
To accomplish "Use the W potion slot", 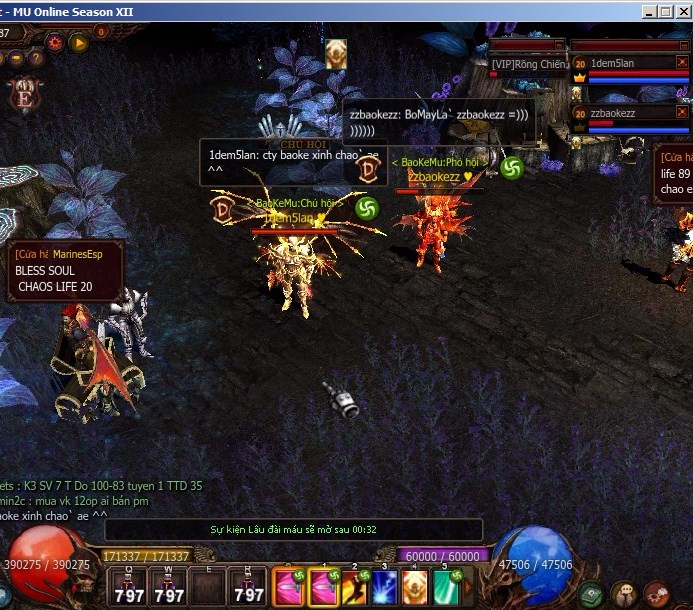I will (x=170, y=587).
